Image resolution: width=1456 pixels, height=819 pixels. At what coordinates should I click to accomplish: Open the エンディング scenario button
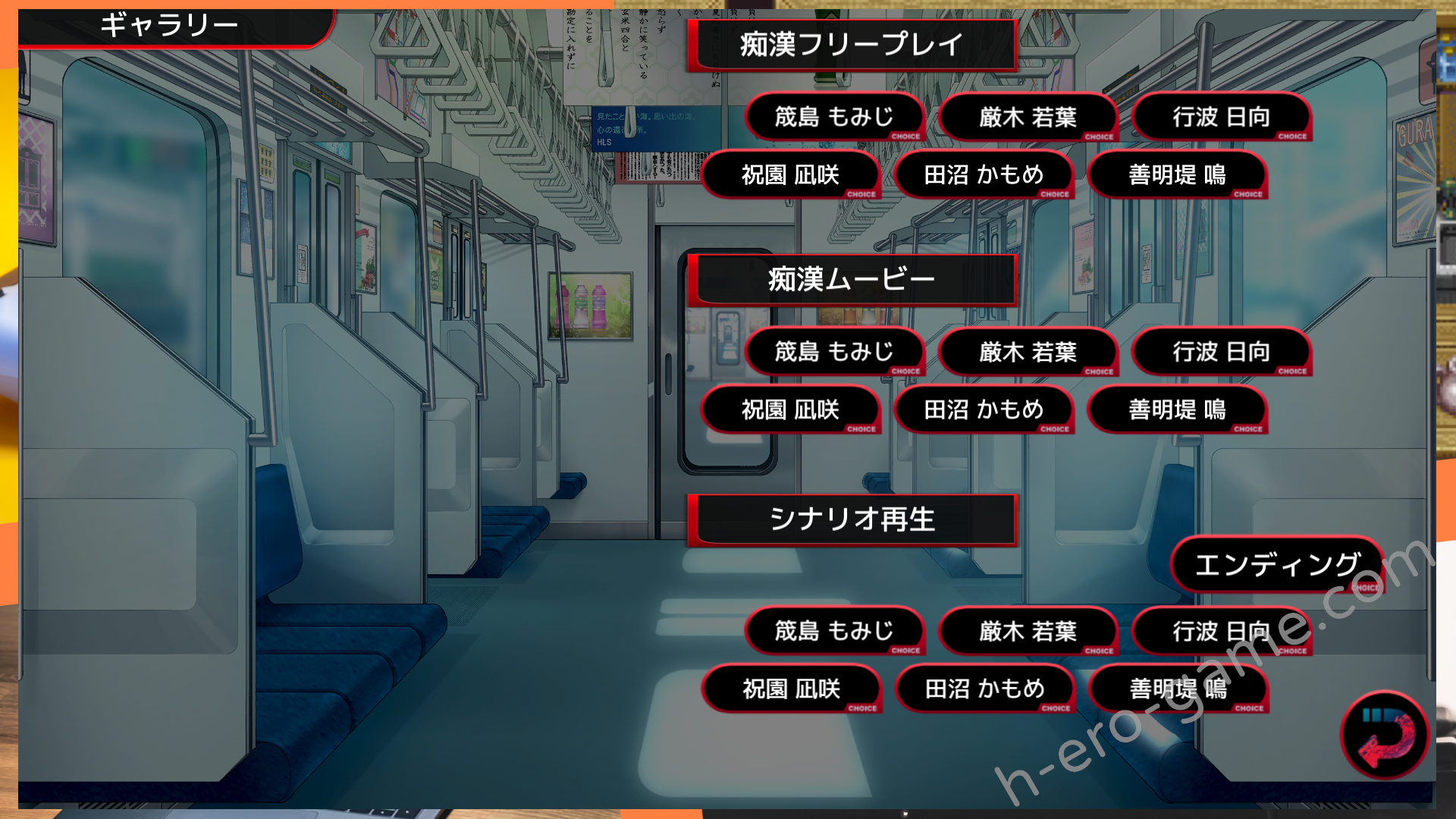[1277, 565]
